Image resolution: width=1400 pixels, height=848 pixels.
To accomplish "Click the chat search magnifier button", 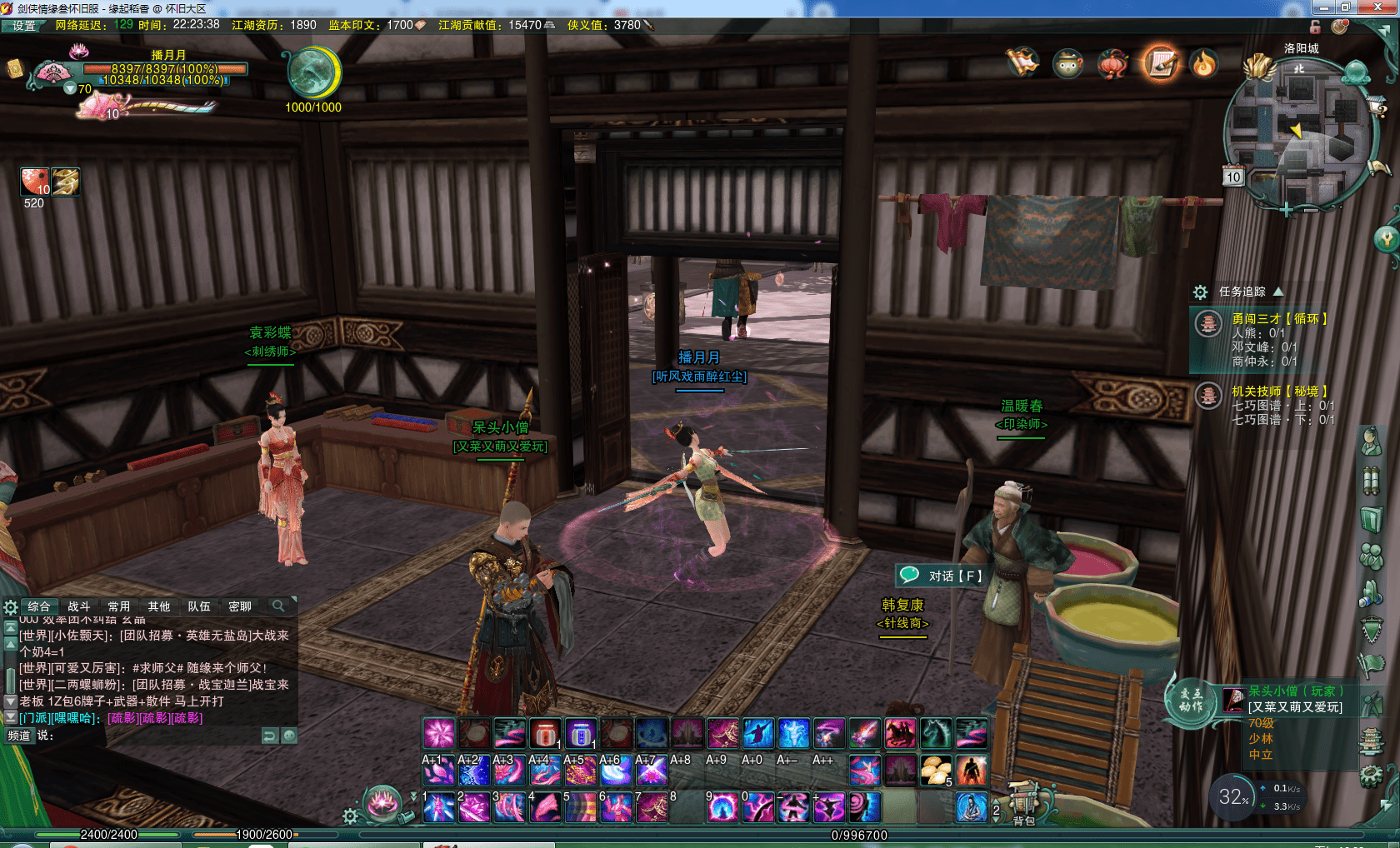I will coord(278,606).
